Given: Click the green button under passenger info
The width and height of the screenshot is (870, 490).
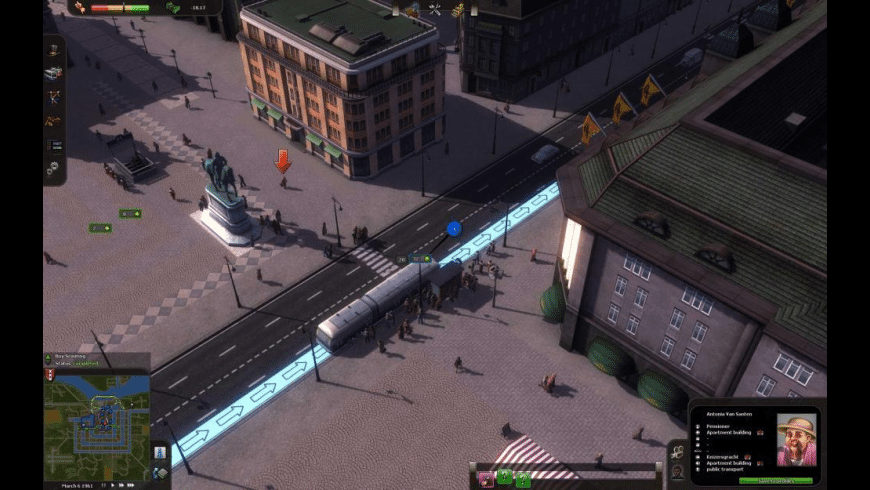Looking at the screenshot, I should [775, 481].
